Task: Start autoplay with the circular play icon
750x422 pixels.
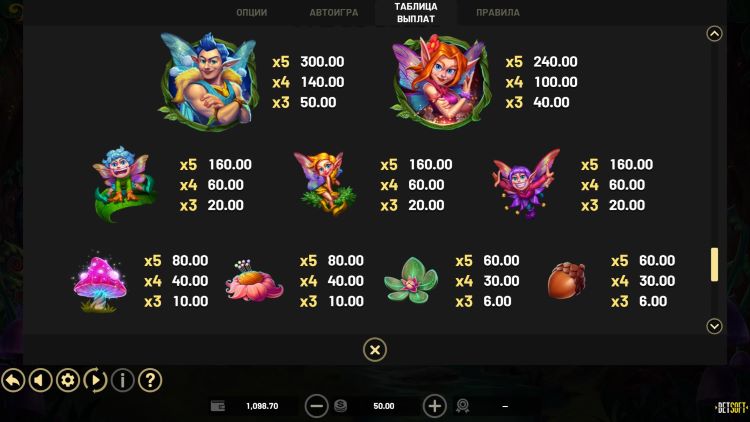Action: [x=95, y=380]
